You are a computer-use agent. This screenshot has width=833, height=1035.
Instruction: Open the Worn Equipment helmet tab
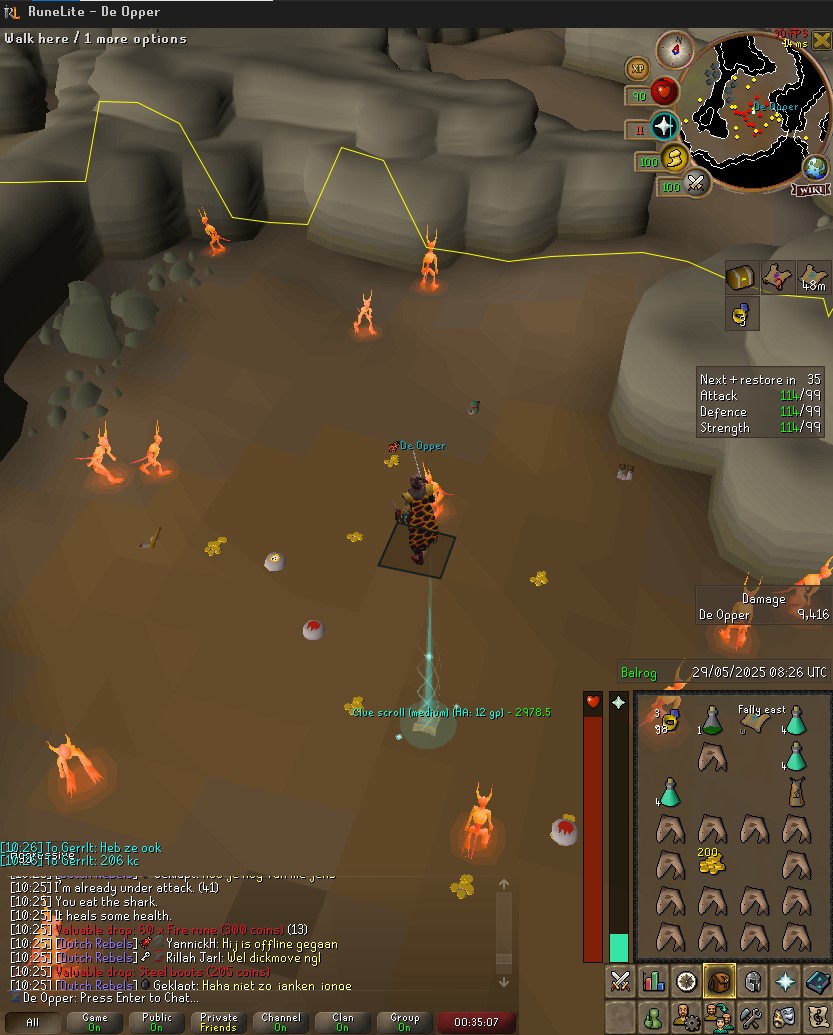(753, 981)
